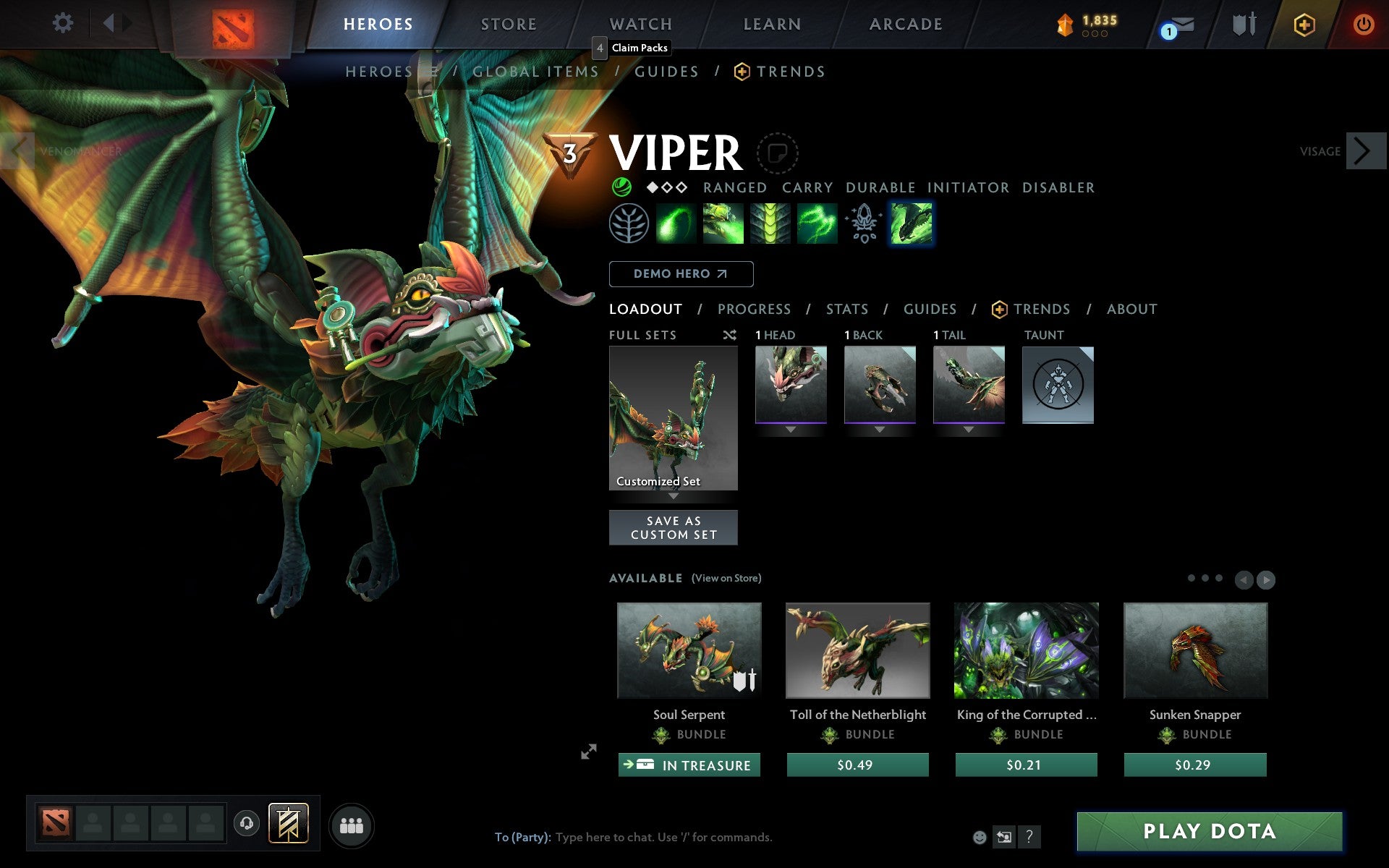Open the ARCADE menu
Image resolution: width=1389 pixels, height=868 pixels.
click(x=904, y=24)
